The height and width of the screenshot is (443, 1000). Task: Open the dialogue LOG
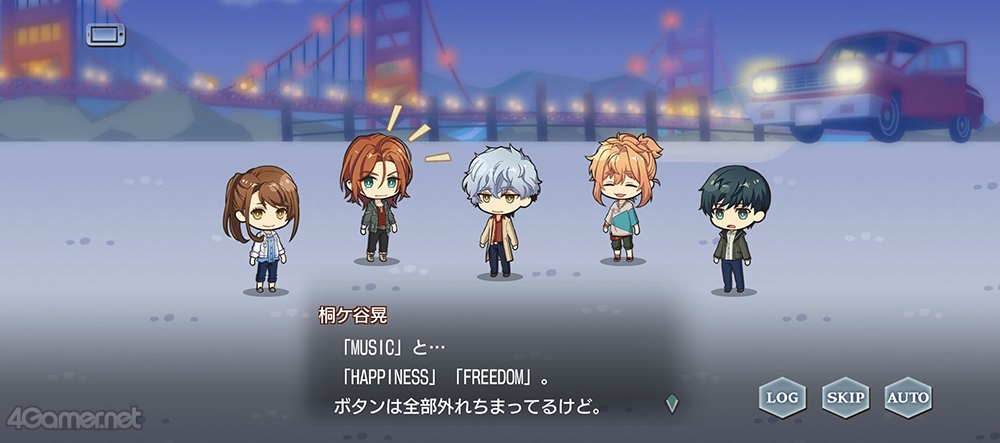(782, 397)
